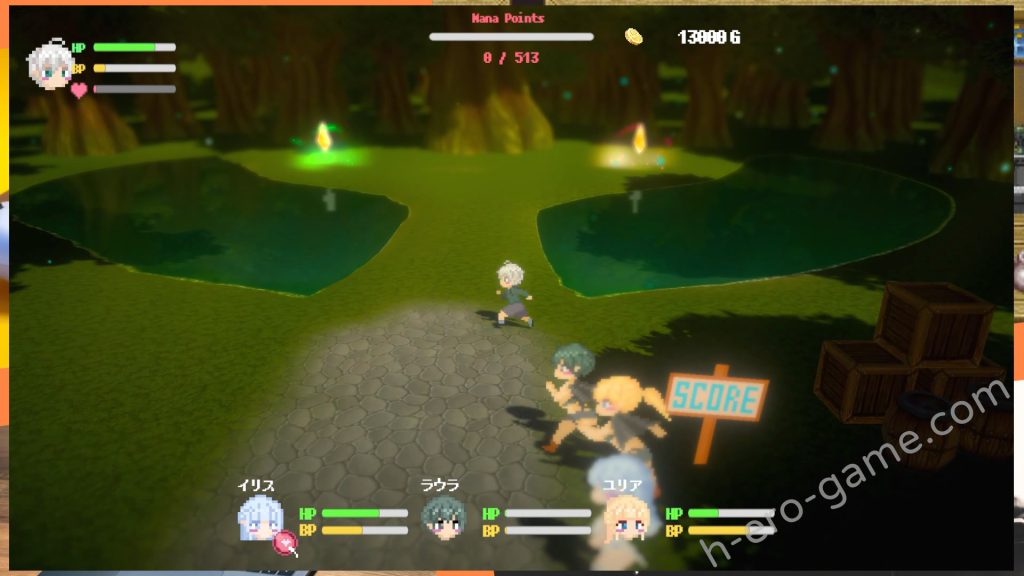This screenshot has height=576, width=1024.
Task: Select the white-haired leader portrait
Action: (49, 66)
